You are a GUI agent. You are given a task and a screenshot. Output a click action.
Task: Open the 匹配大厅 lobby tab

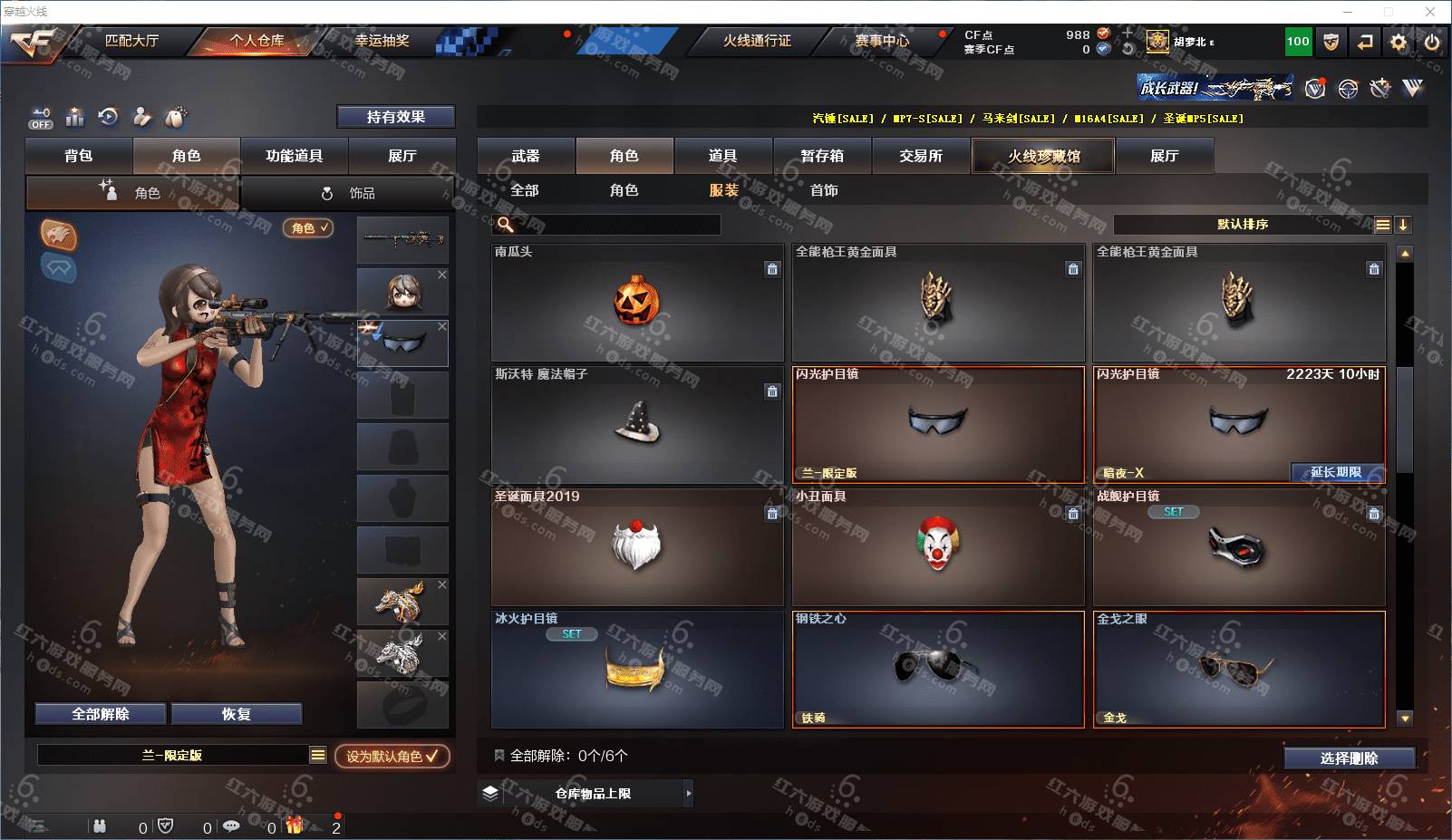[131, 41]
